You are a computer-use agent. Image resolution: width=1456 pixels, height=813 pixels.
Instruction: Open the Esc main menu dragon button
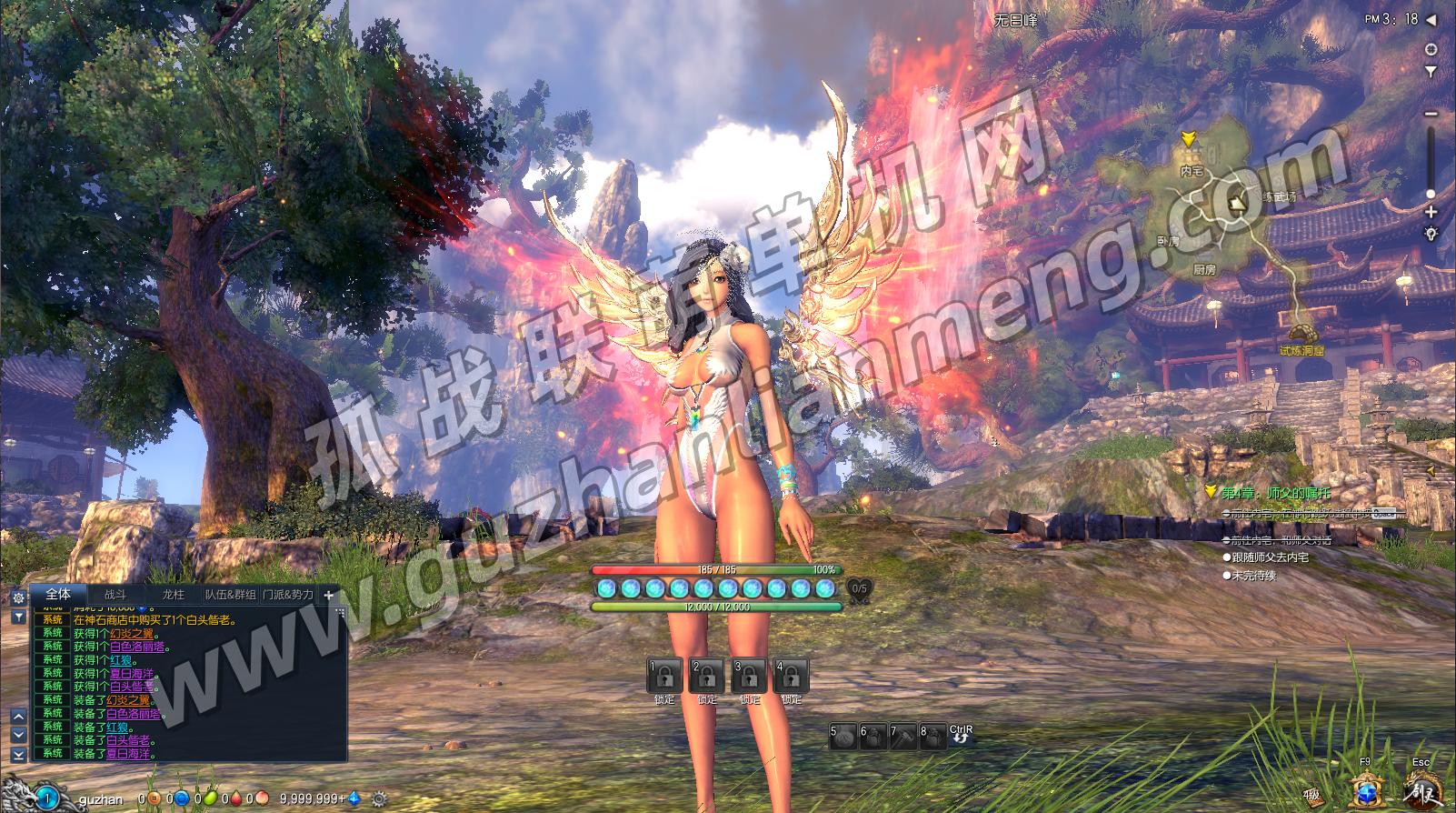[x=1421, y=789]
